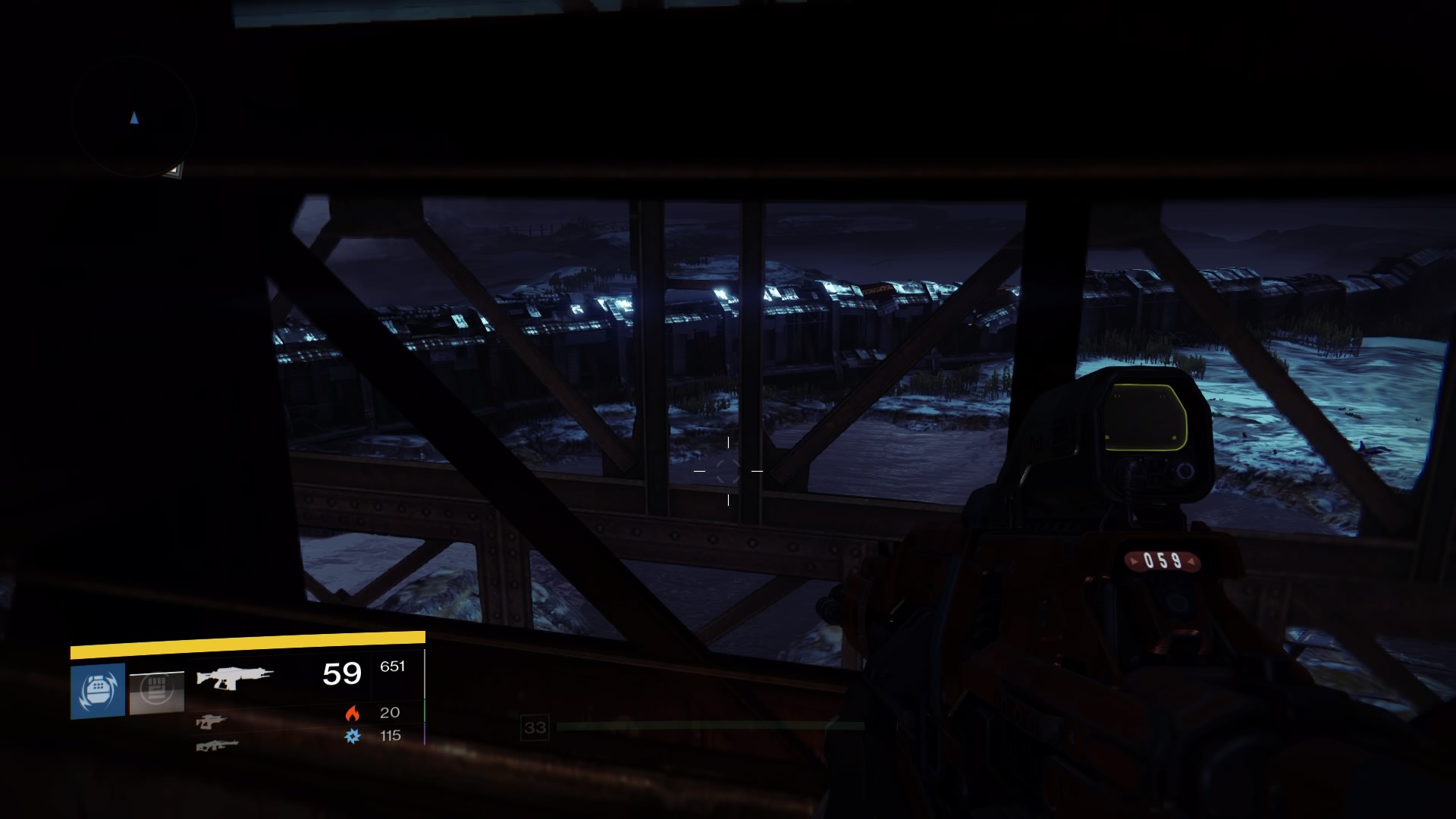Select the equipped primary auto rifle icon
Viewport: 1456px width, 819px height.
pyautogui.click(x=234, y=676)
